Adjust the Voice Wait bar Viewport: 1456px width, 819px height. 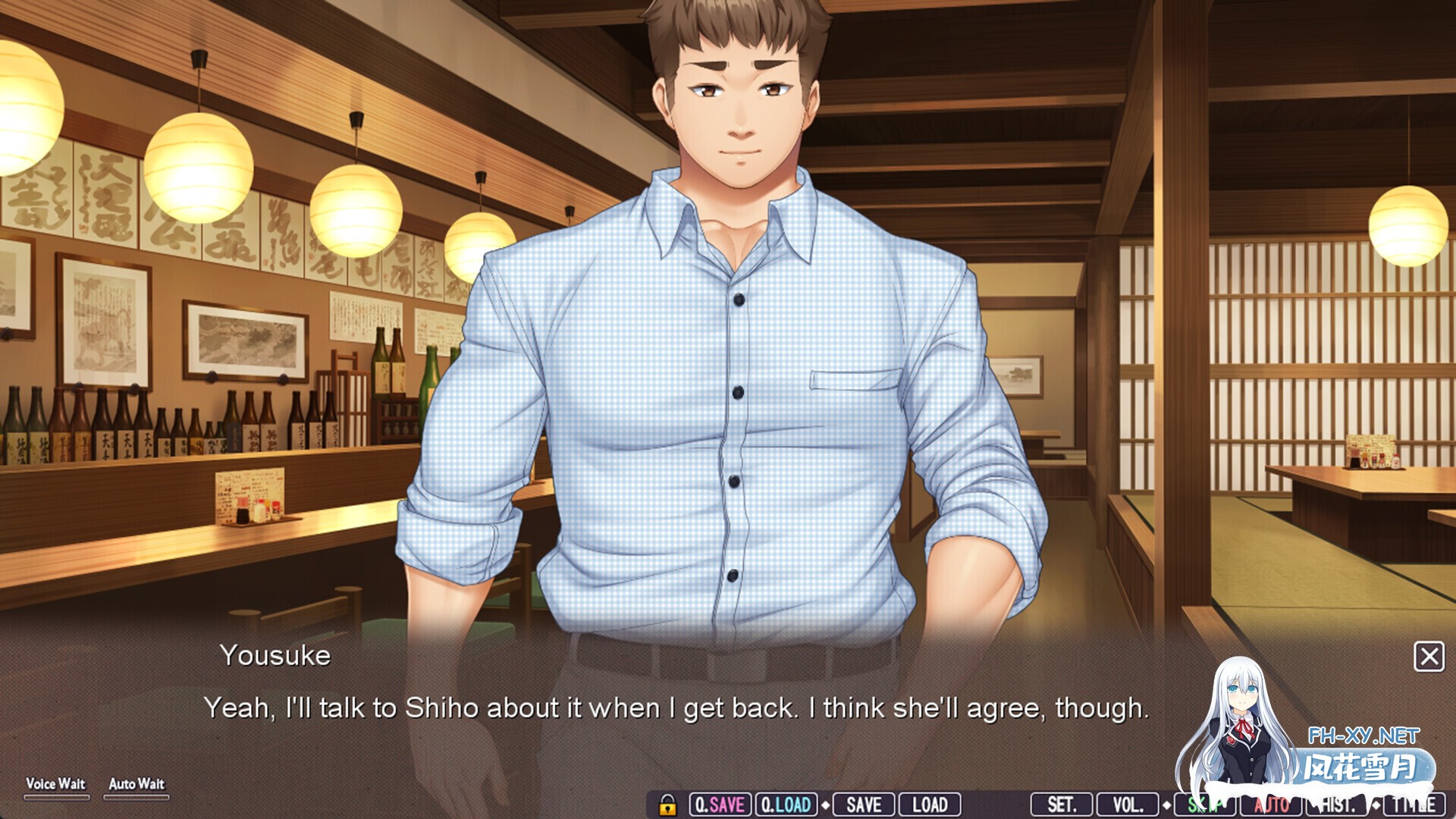[x=56, y=797]
